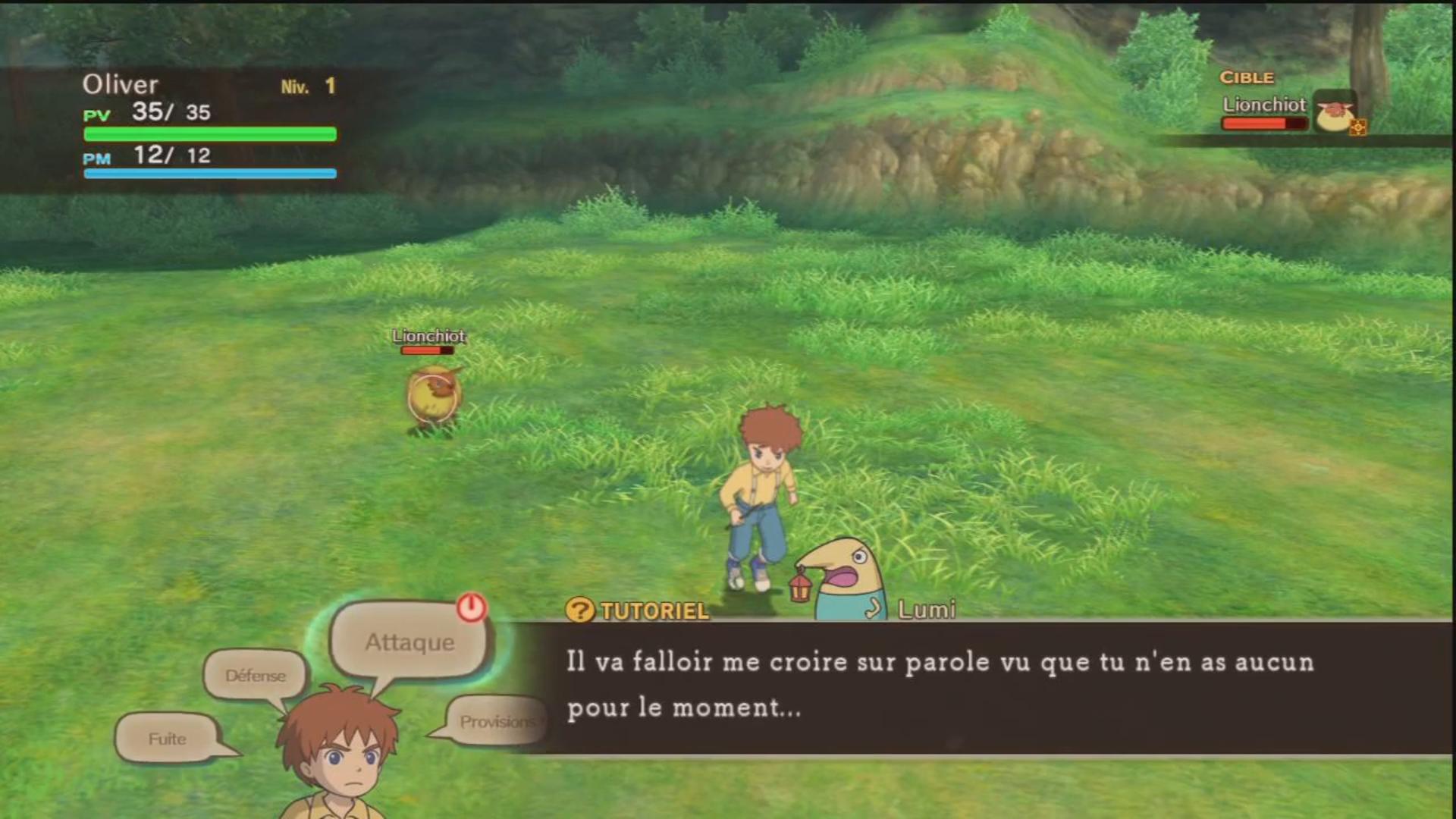
Task: Toggle the CIBLE target lock display
Action: point(1247,77)
